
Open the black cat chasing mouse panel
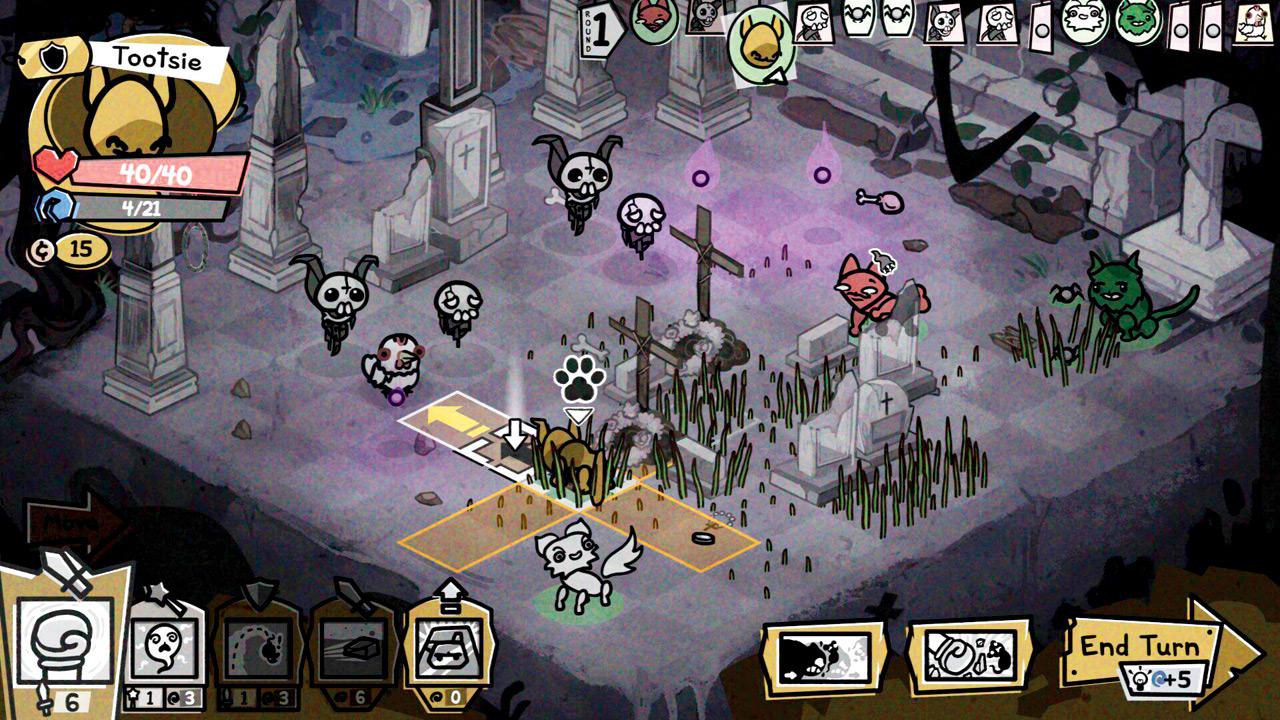click(x=824, y=657)
